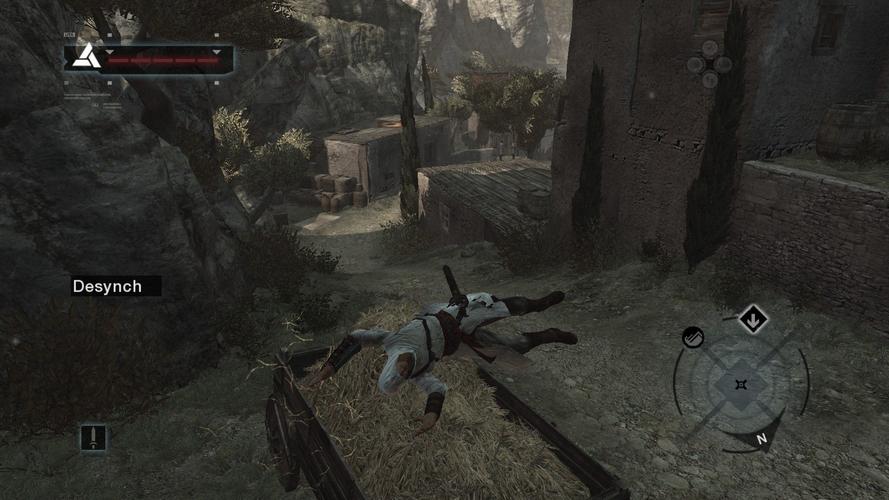Click the four-button controls indicator
Viewport: 889px width, 500px height.
tap(708, 62)
